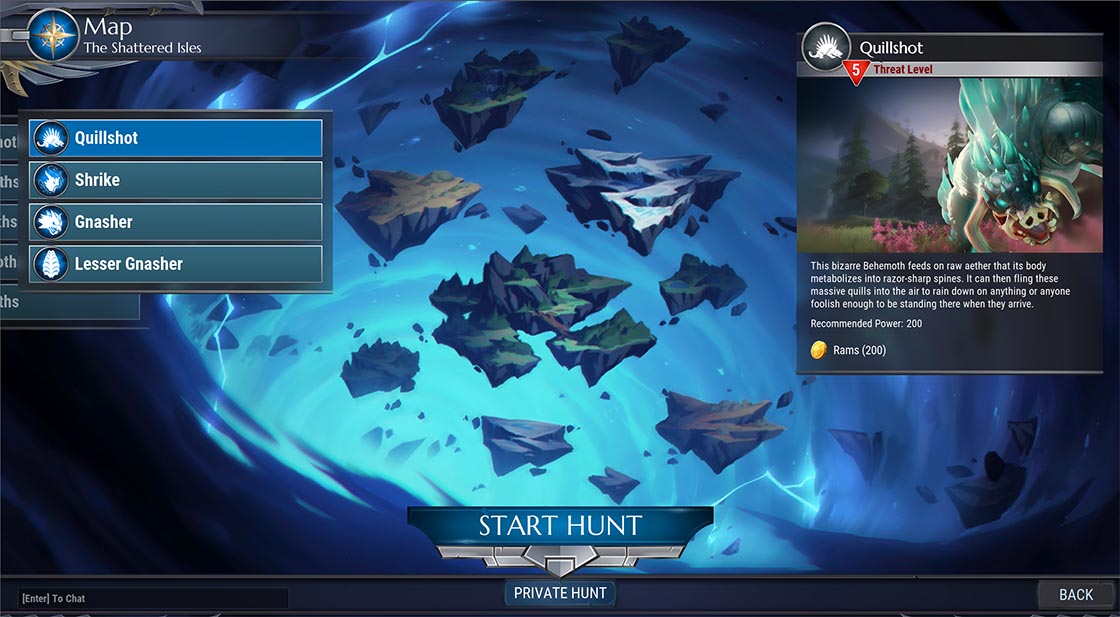Viewport: 1120px width, 617px height.
Task: Pick Gnasher in the hunt list
Action: (x=176, y=222)
